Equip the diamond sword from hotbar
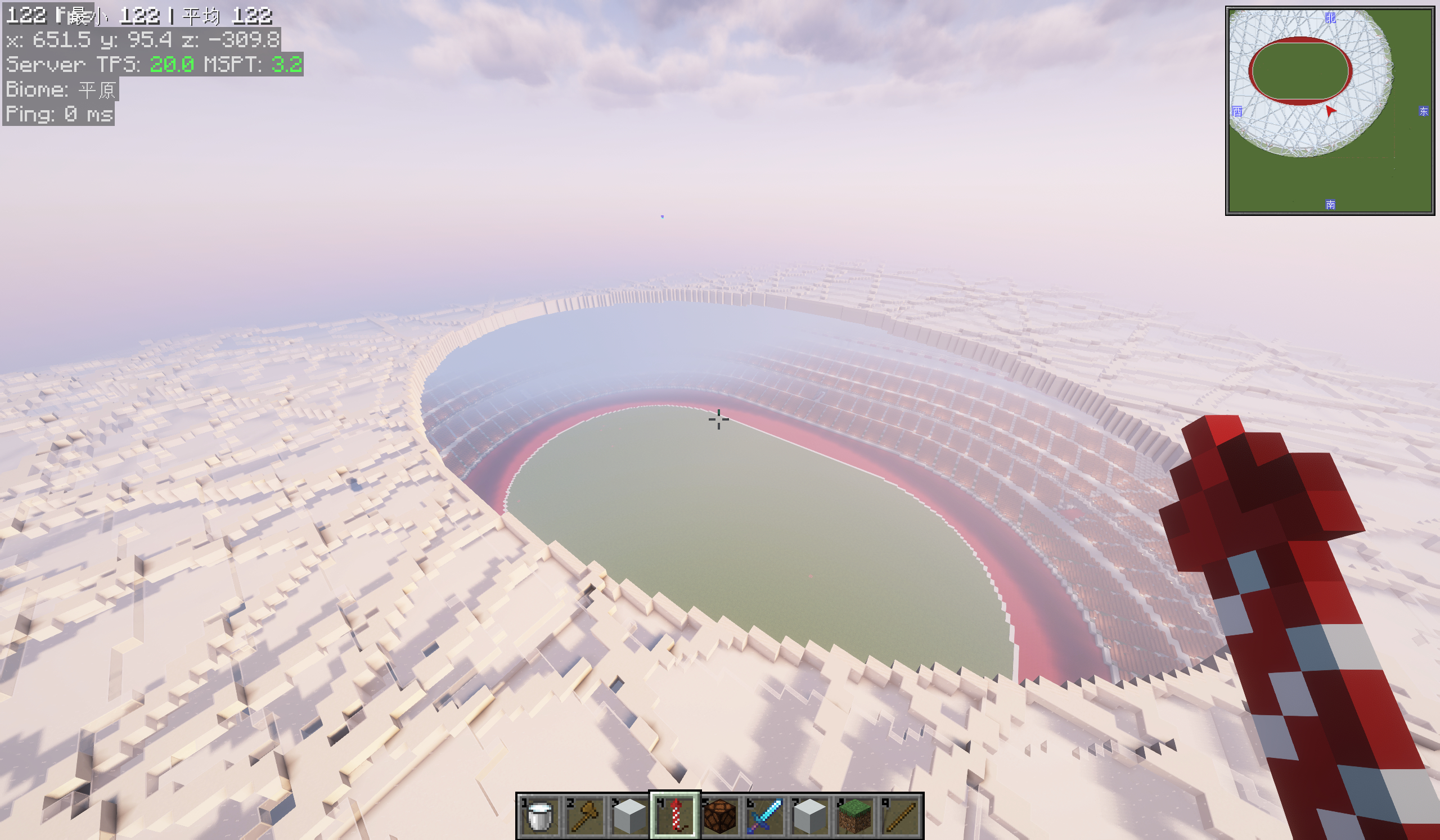1440x840 pixels. point(765,815)
